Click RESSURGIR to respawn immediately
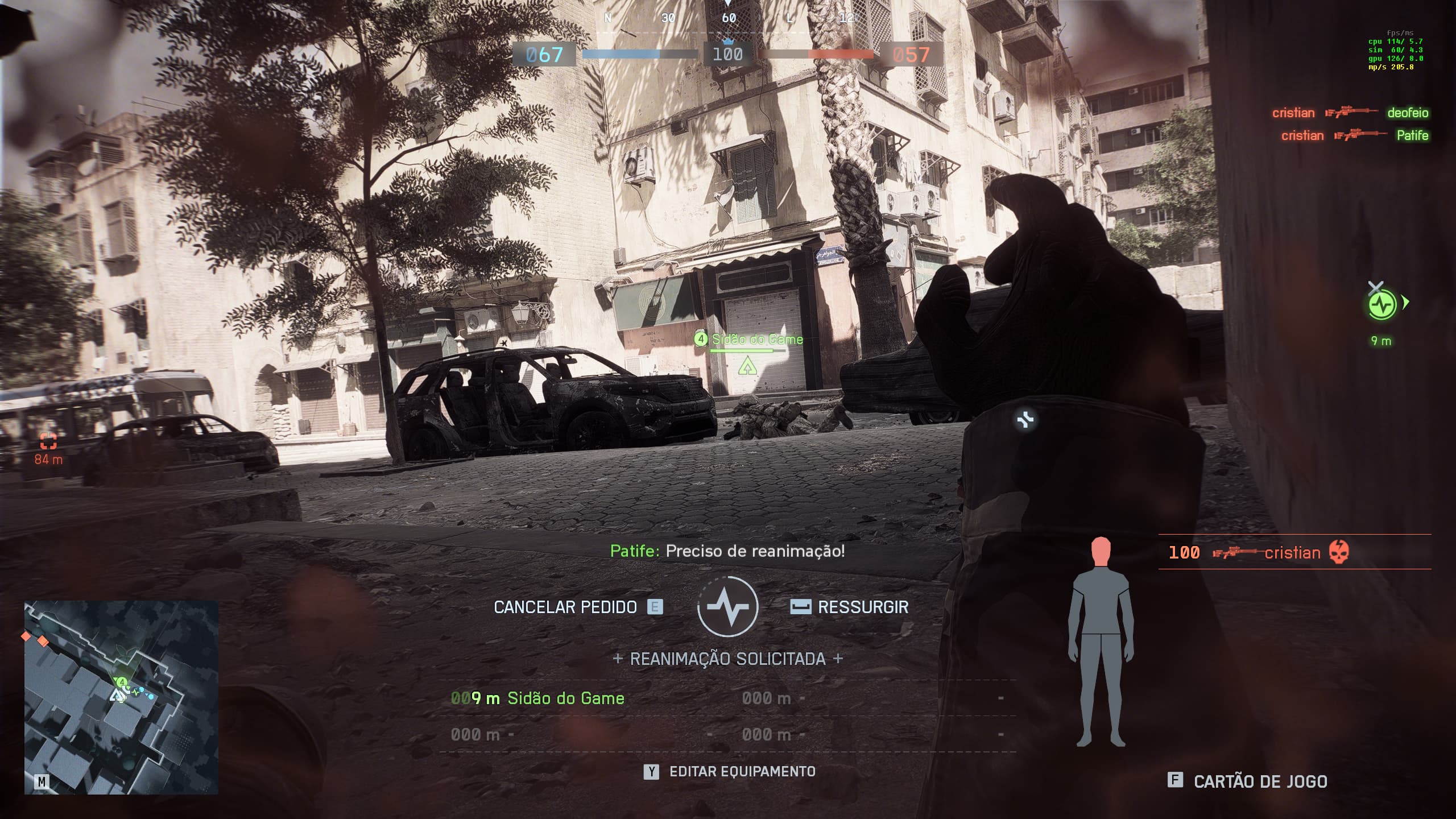Screen dimensions: 1456x819 pos(862,607)
